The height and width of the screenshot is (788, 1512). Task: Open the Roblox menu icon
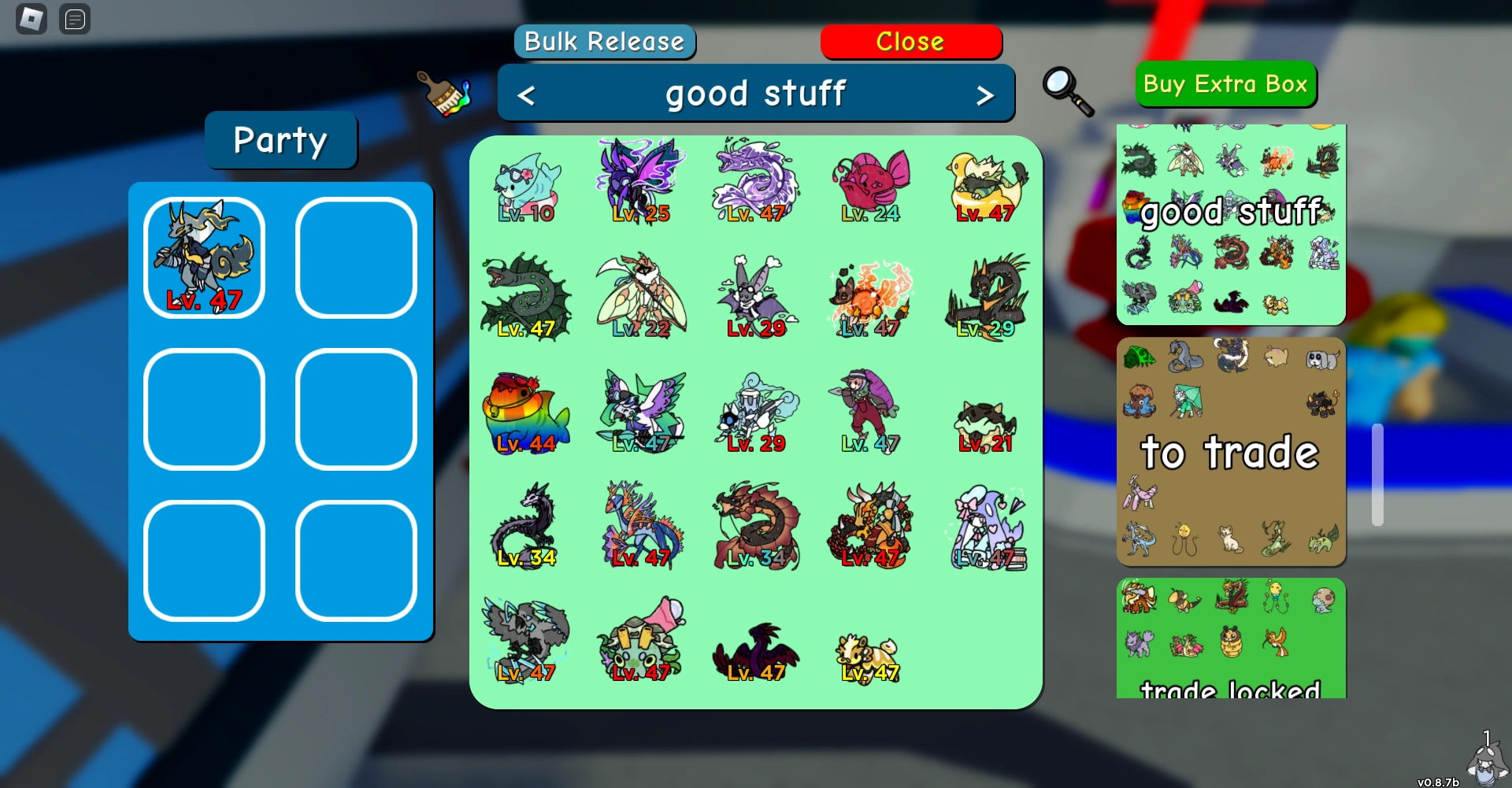[x=31, y=18]
